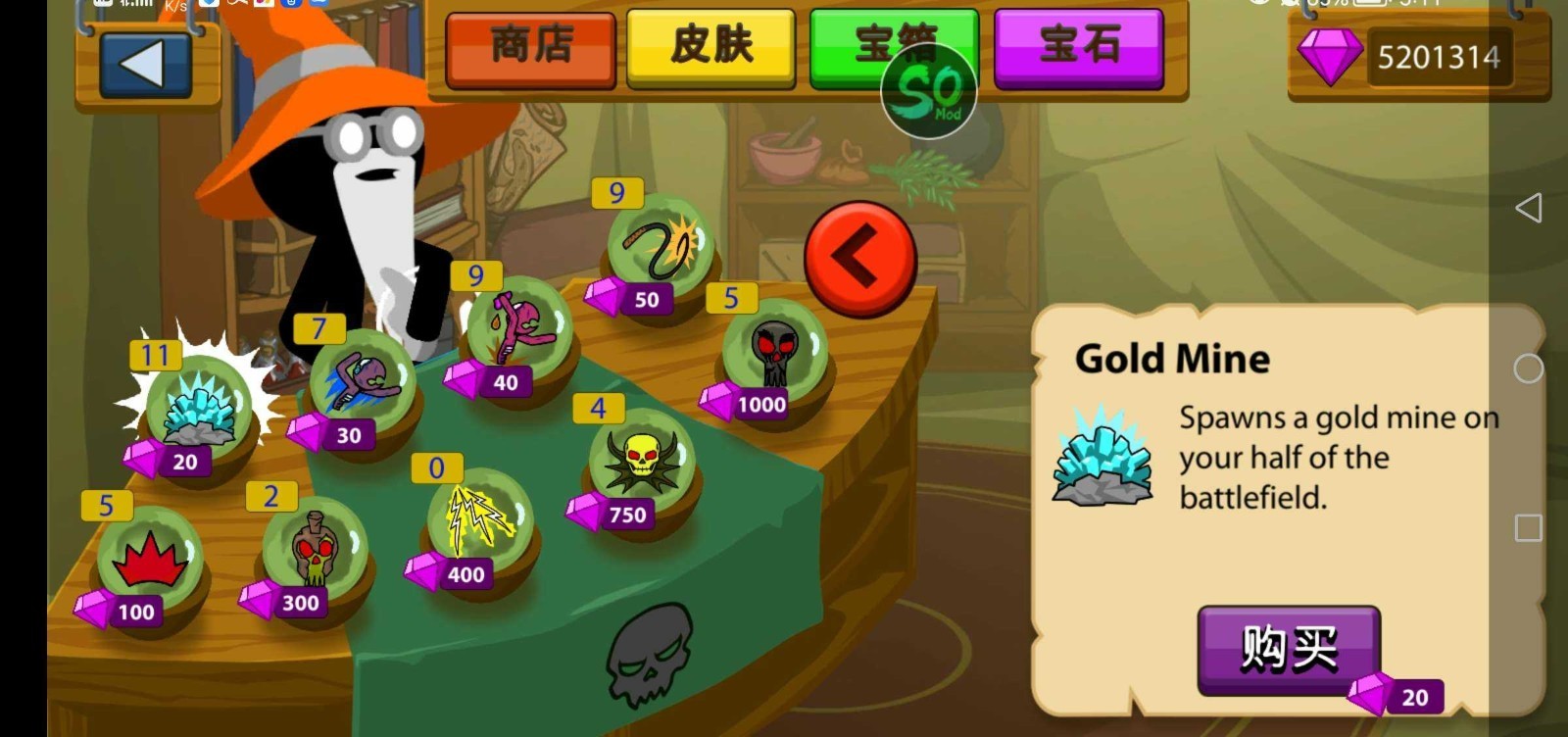Open the 商店 shop tab
Viewport: 1568px width, 737px height.
(531, 47)
